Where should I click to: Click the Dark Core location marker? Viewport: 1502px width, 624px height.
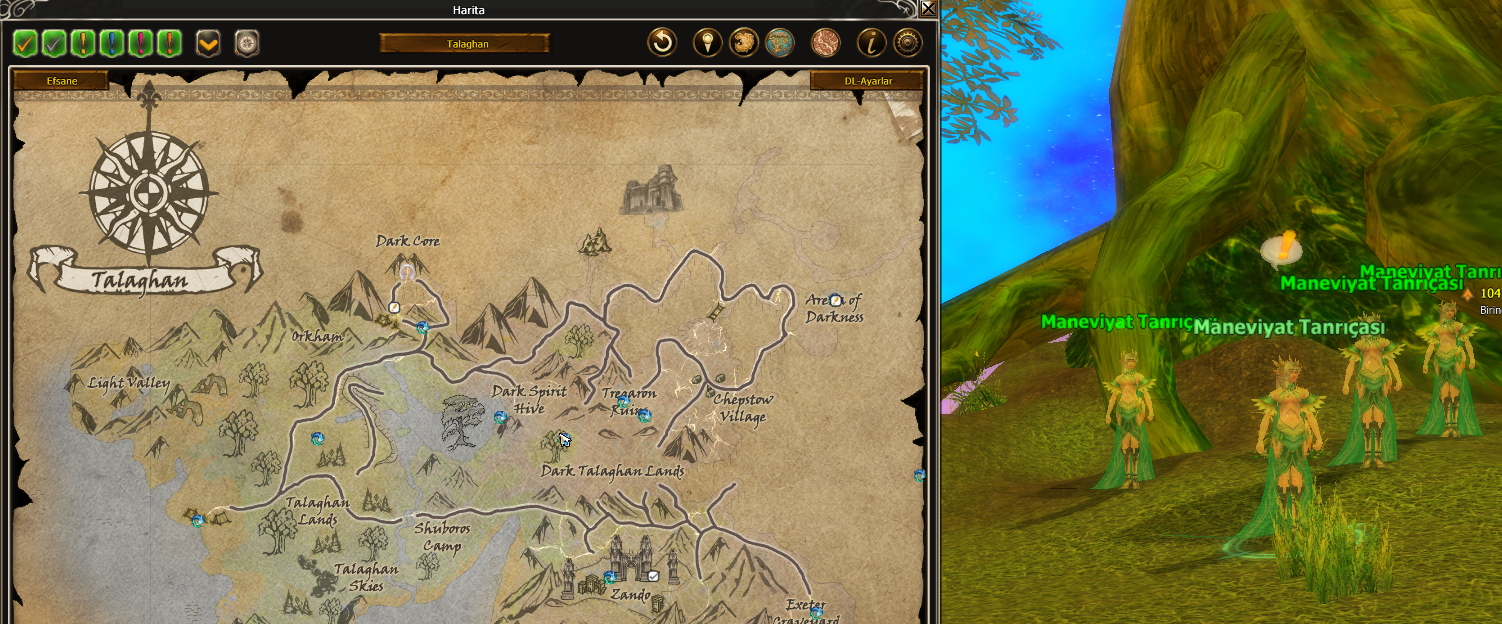click(x=407, y=272)
